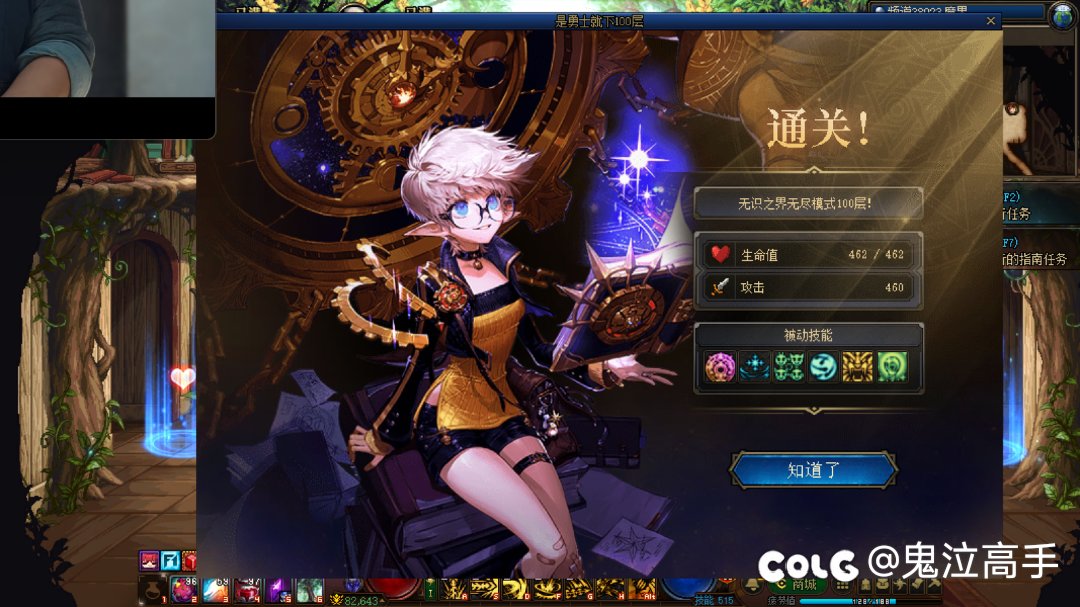This screenshot has height=607, width=1080.
Task: Select the cyan swirling orb passive skill
Action: (x=823, y=368)
